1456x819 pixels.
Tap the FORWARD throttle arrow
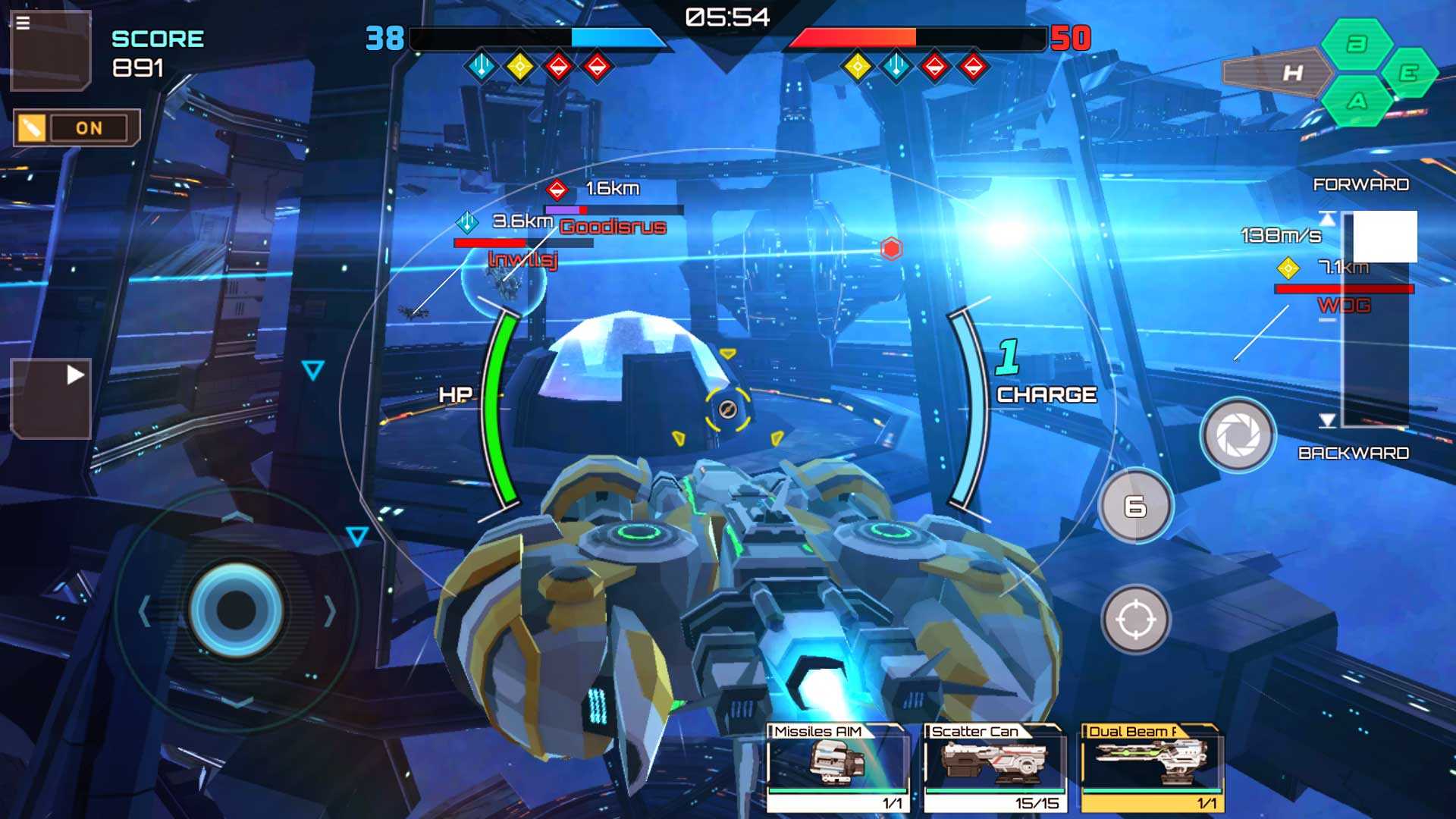(x=1327, y=218)
